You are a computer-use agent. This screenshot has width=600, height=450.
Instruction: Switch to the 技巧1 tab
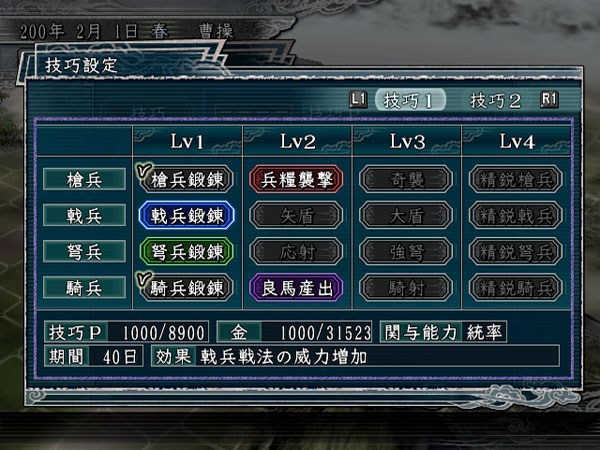(x=410, y=100)
